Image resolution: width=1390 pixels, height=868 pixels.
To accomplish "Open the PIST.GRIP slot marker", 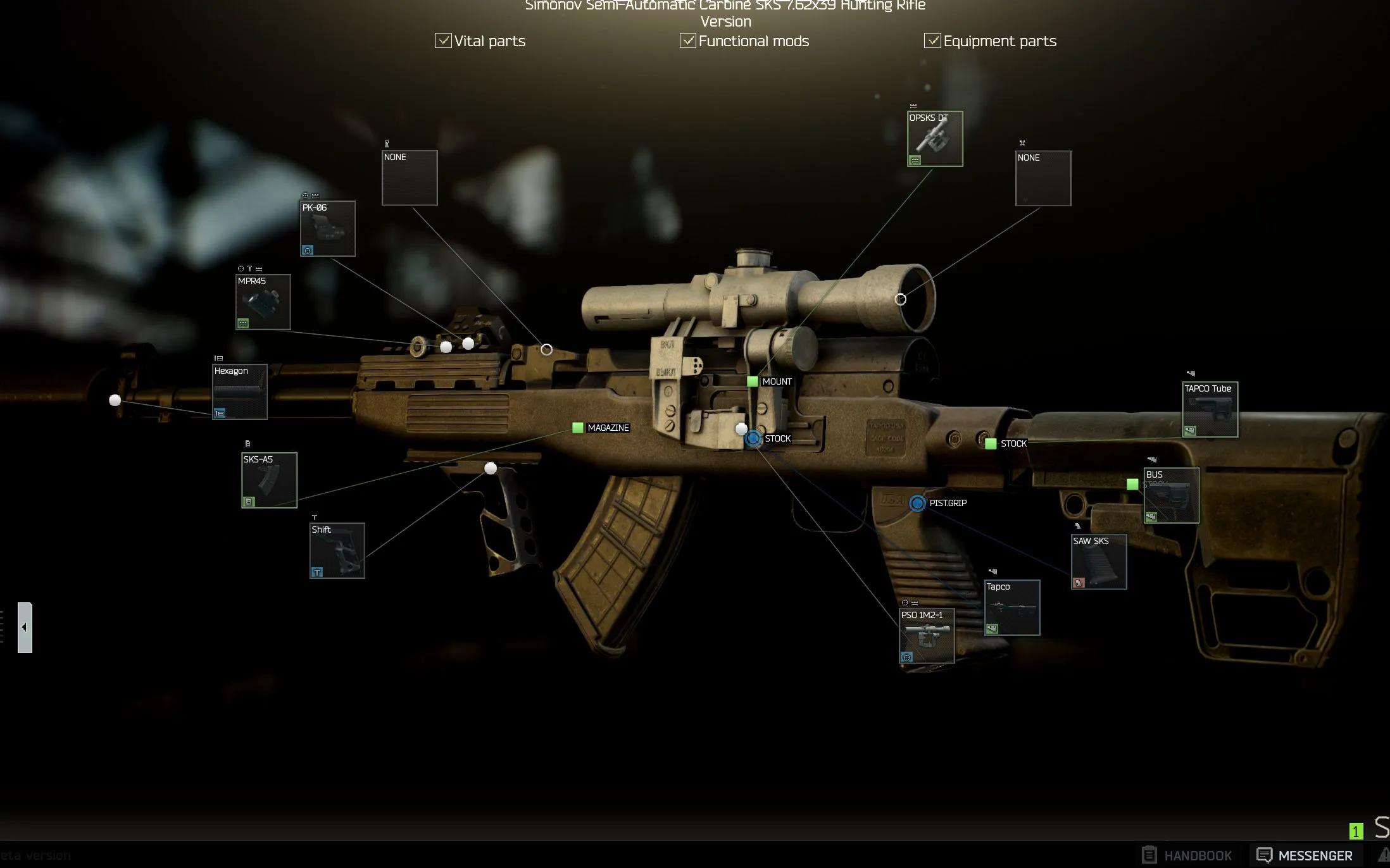I will click(916, 504).
